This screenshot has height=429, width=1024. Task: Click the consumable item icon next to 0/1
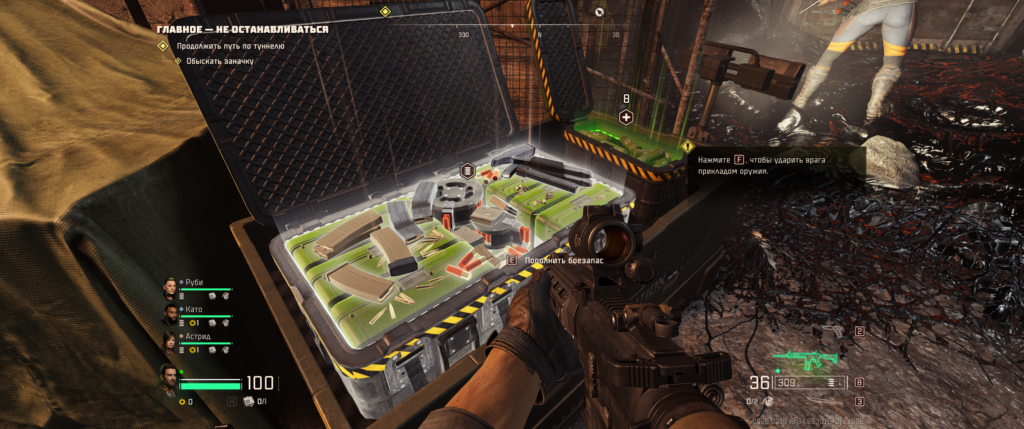[x=248, y=402]
